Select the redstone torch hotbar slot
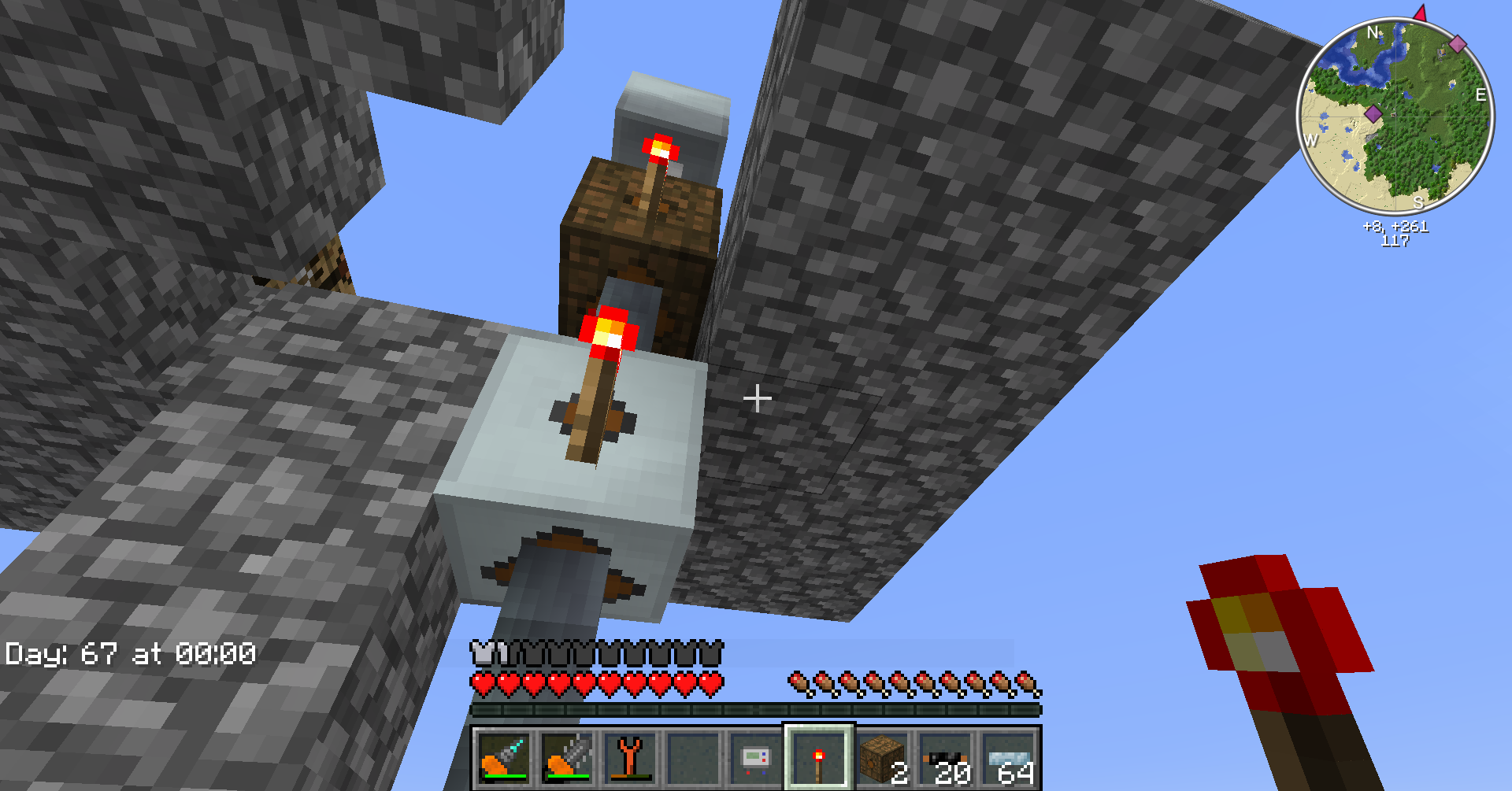 819,757
